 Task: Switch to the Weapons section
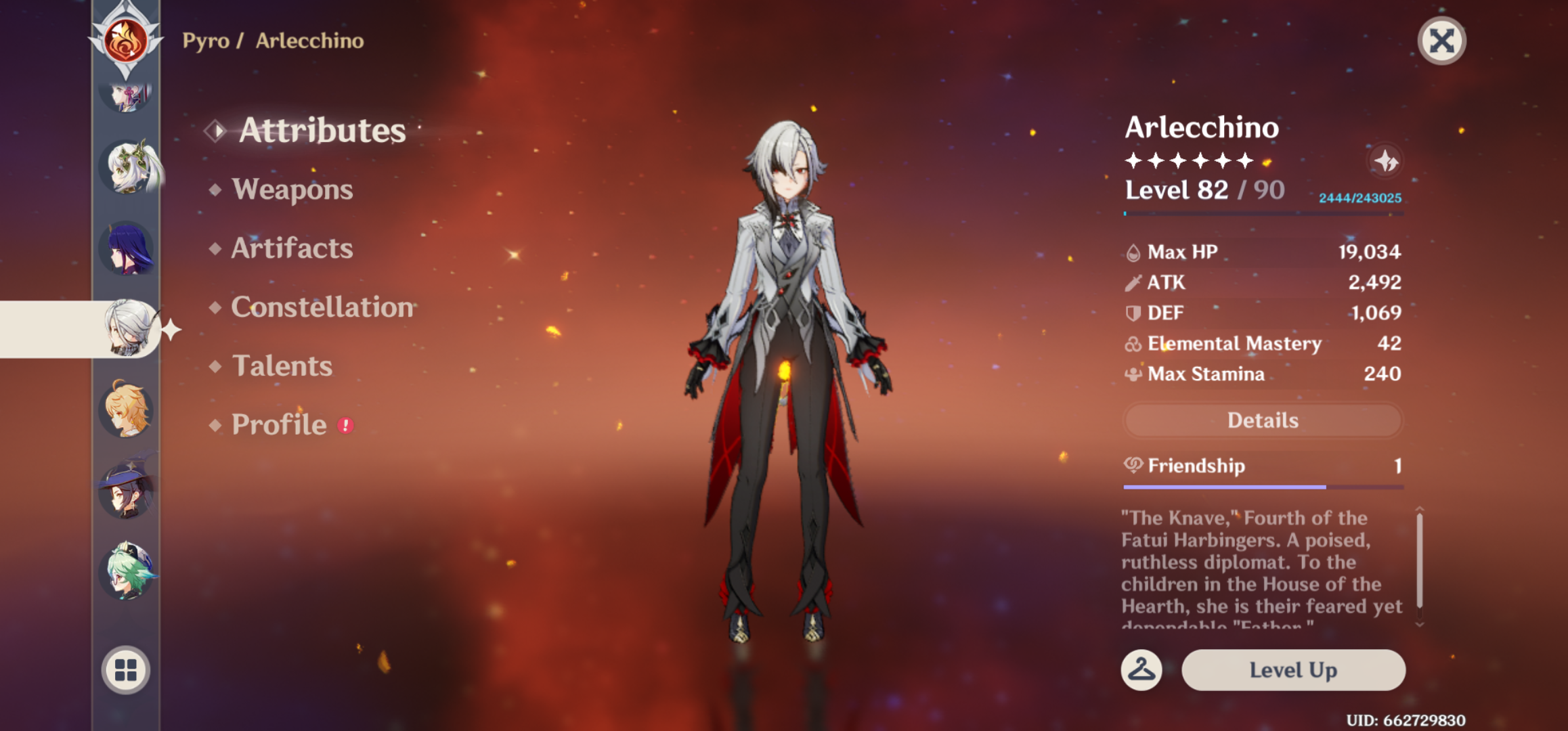coord(292,190)
